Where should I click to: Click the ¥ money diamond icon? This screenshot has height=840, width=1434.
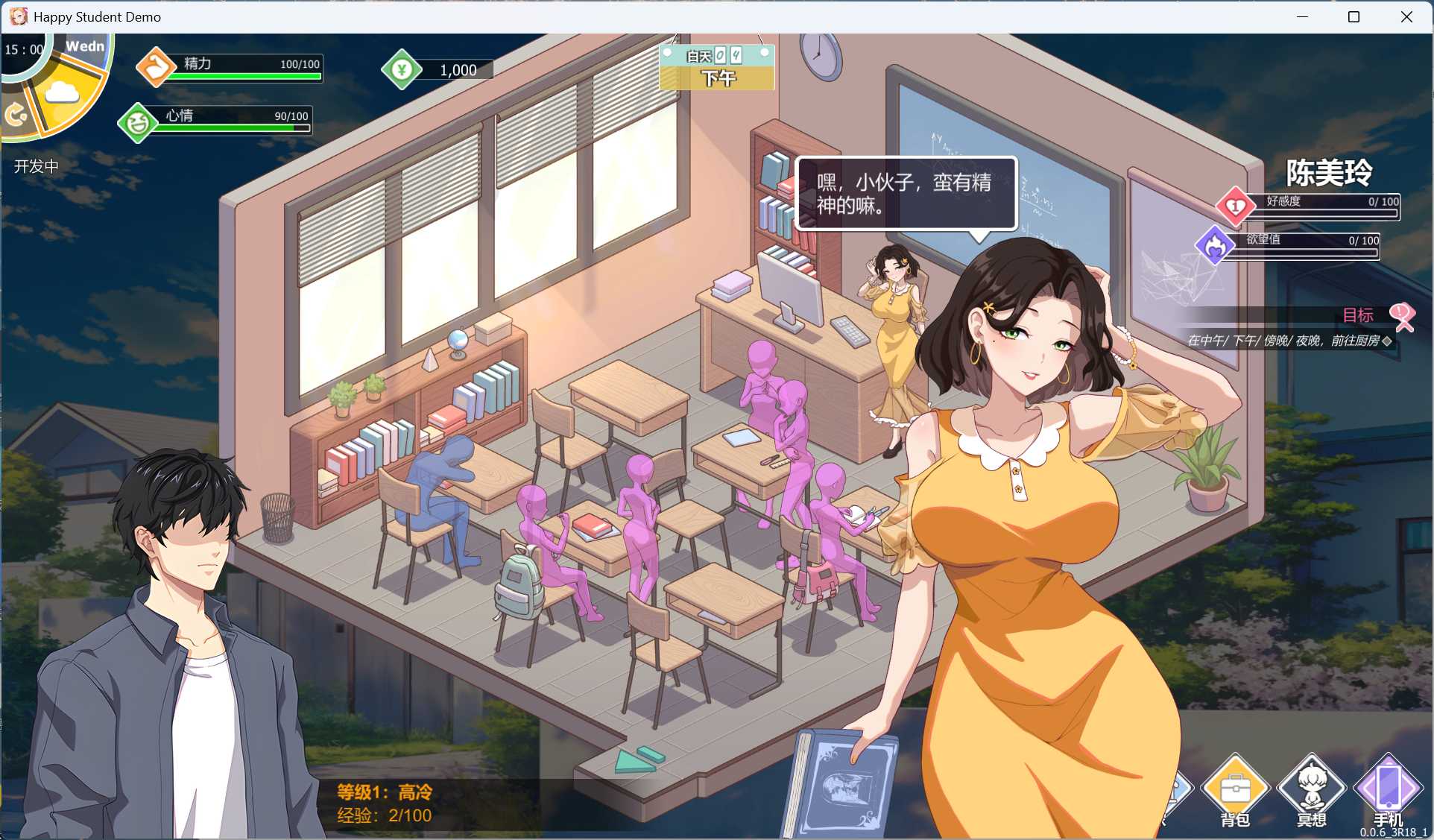402,69
